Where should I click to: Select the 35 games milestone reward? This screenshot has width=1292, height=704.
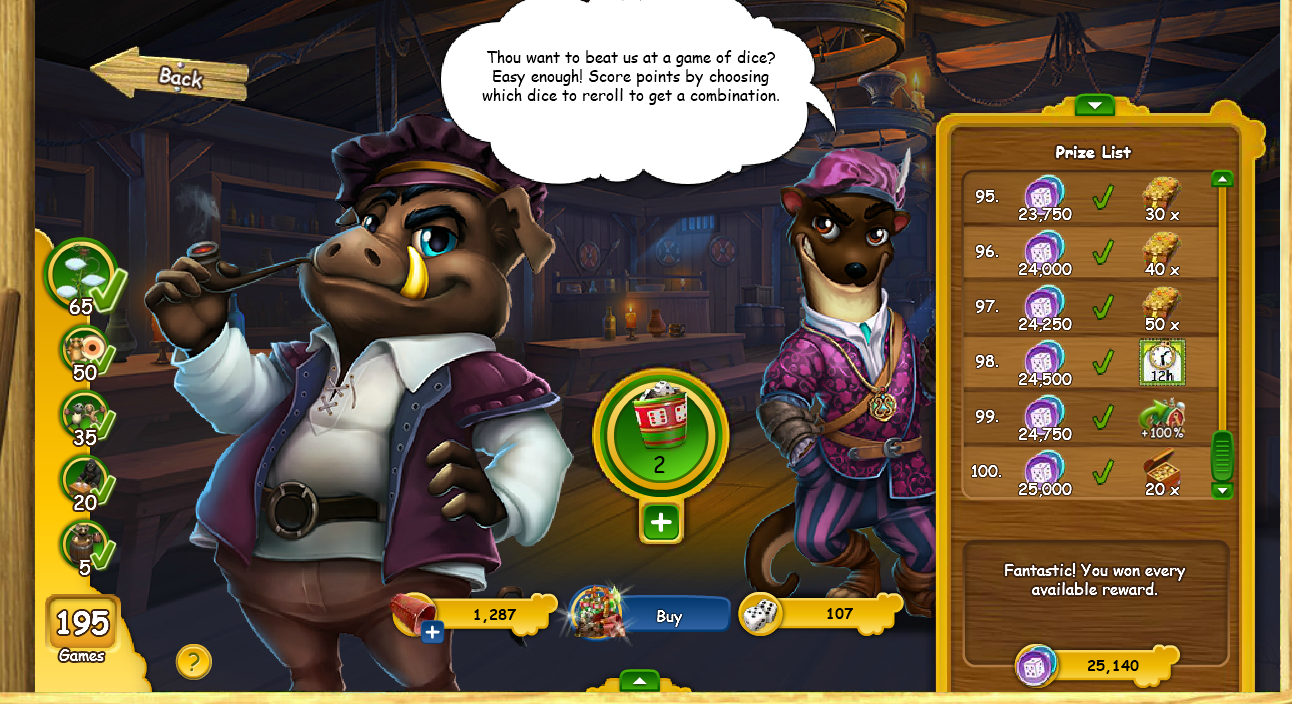point(84,415)
